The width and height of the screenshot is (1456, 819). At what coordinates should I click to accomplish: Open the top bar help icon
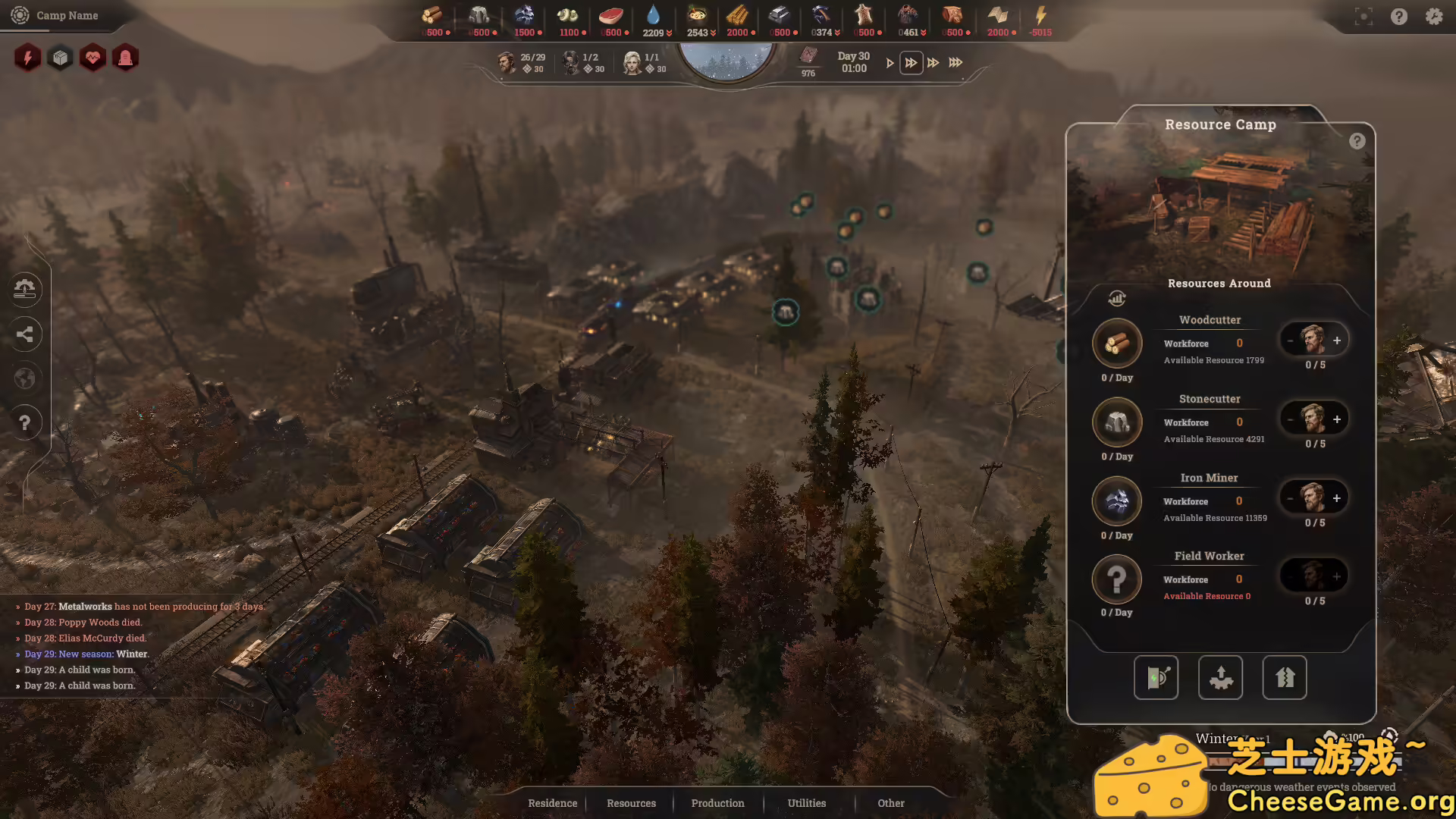(x=1398, y=16)
